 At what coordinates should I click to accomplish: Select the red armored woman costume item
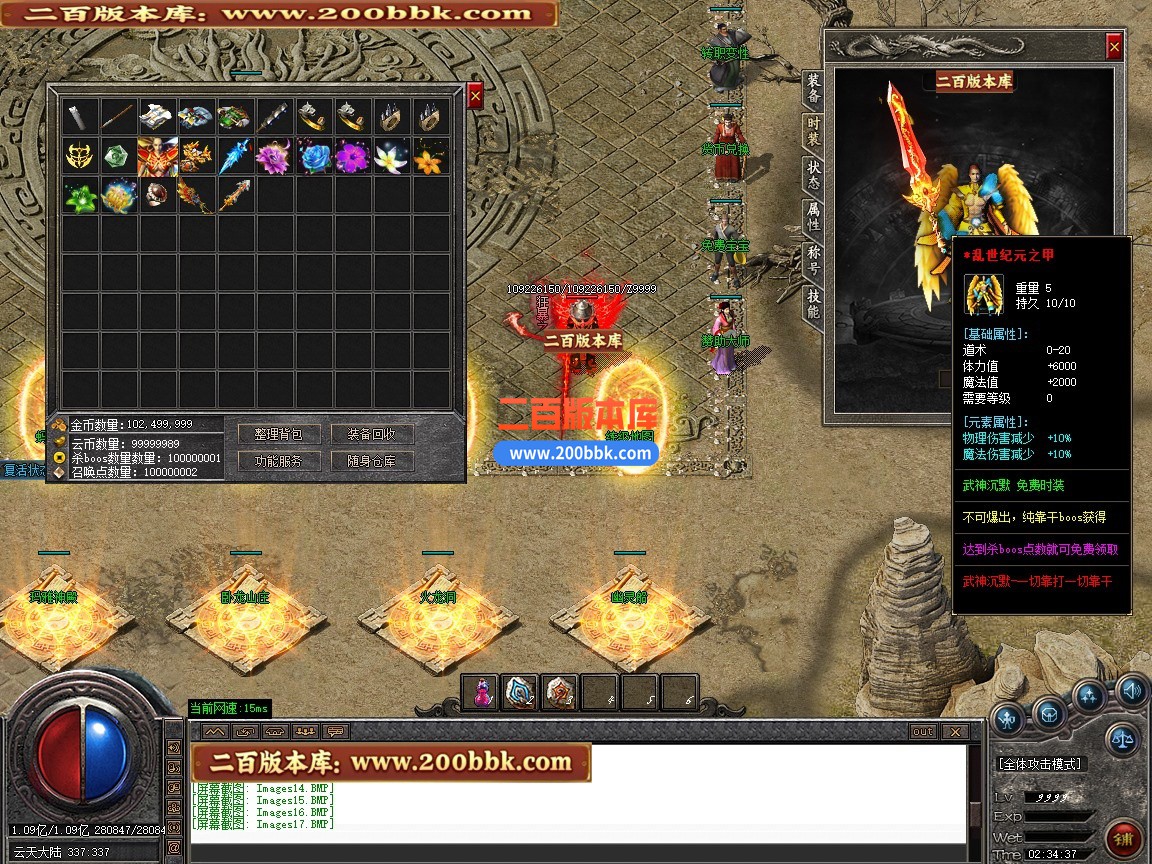tap(158, 157)
